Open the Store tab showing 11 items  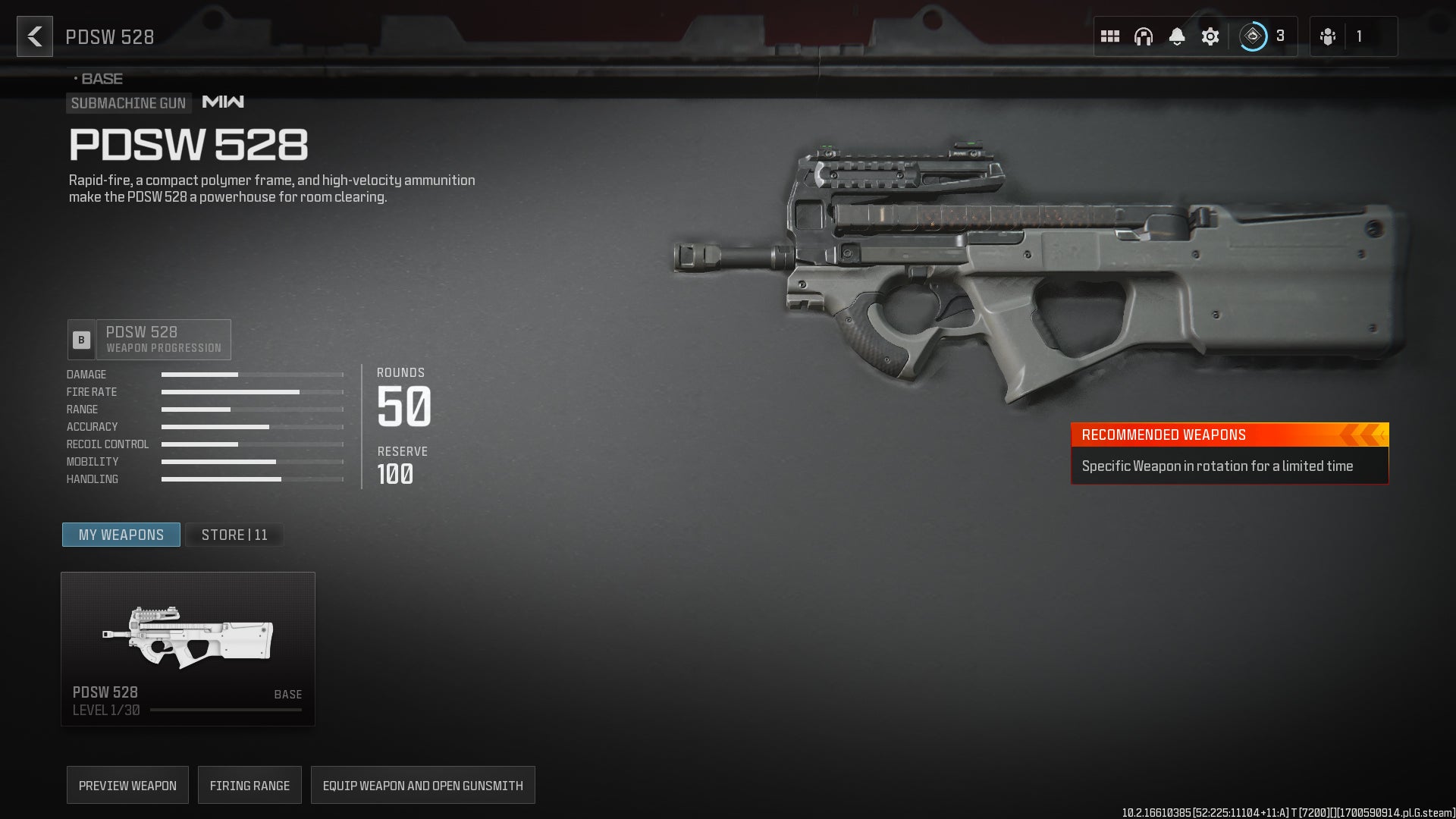click(x=234, y=535)
